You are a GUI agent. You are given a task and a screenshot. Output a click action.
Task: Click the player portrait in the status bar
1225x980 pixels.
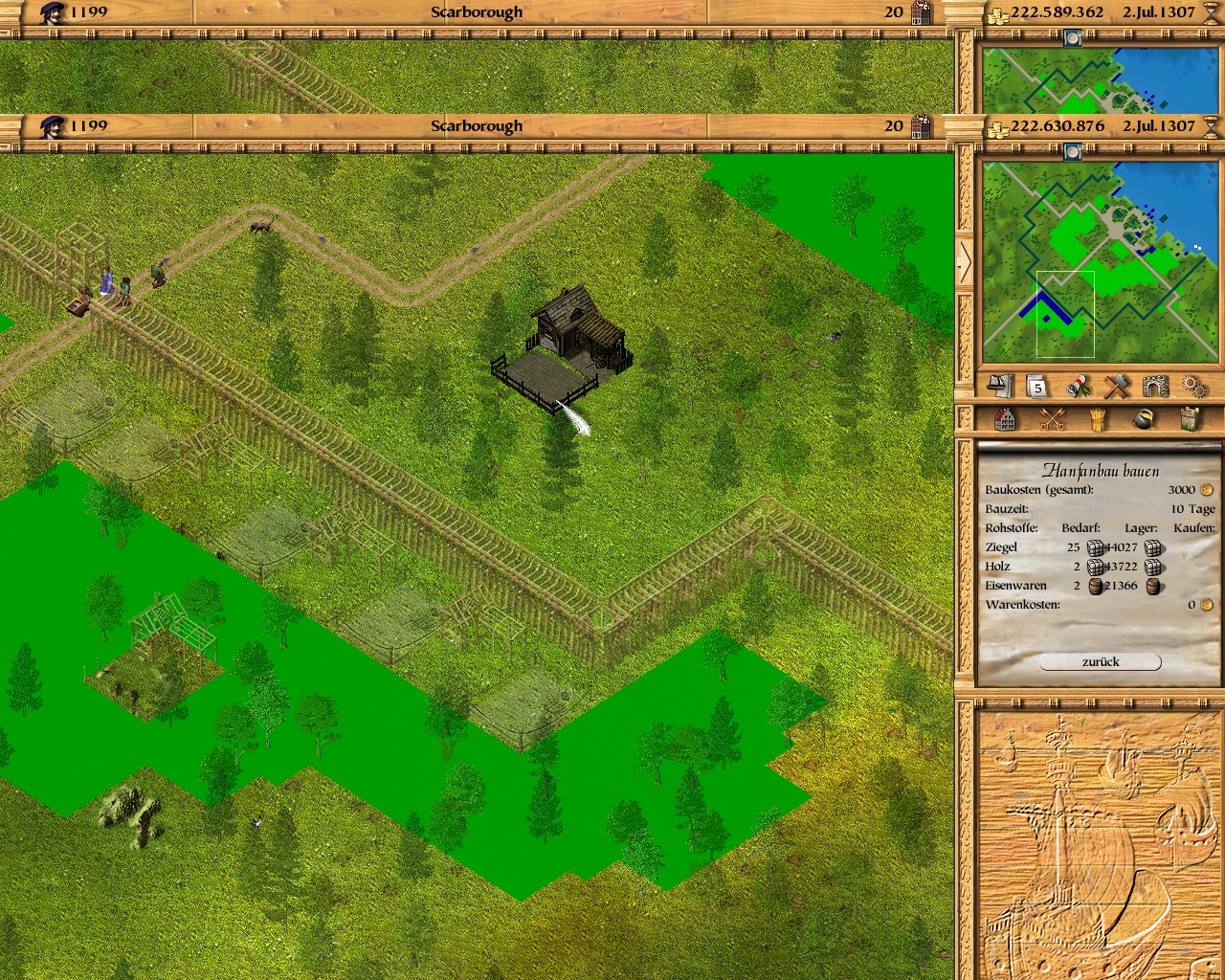(53, 126)
